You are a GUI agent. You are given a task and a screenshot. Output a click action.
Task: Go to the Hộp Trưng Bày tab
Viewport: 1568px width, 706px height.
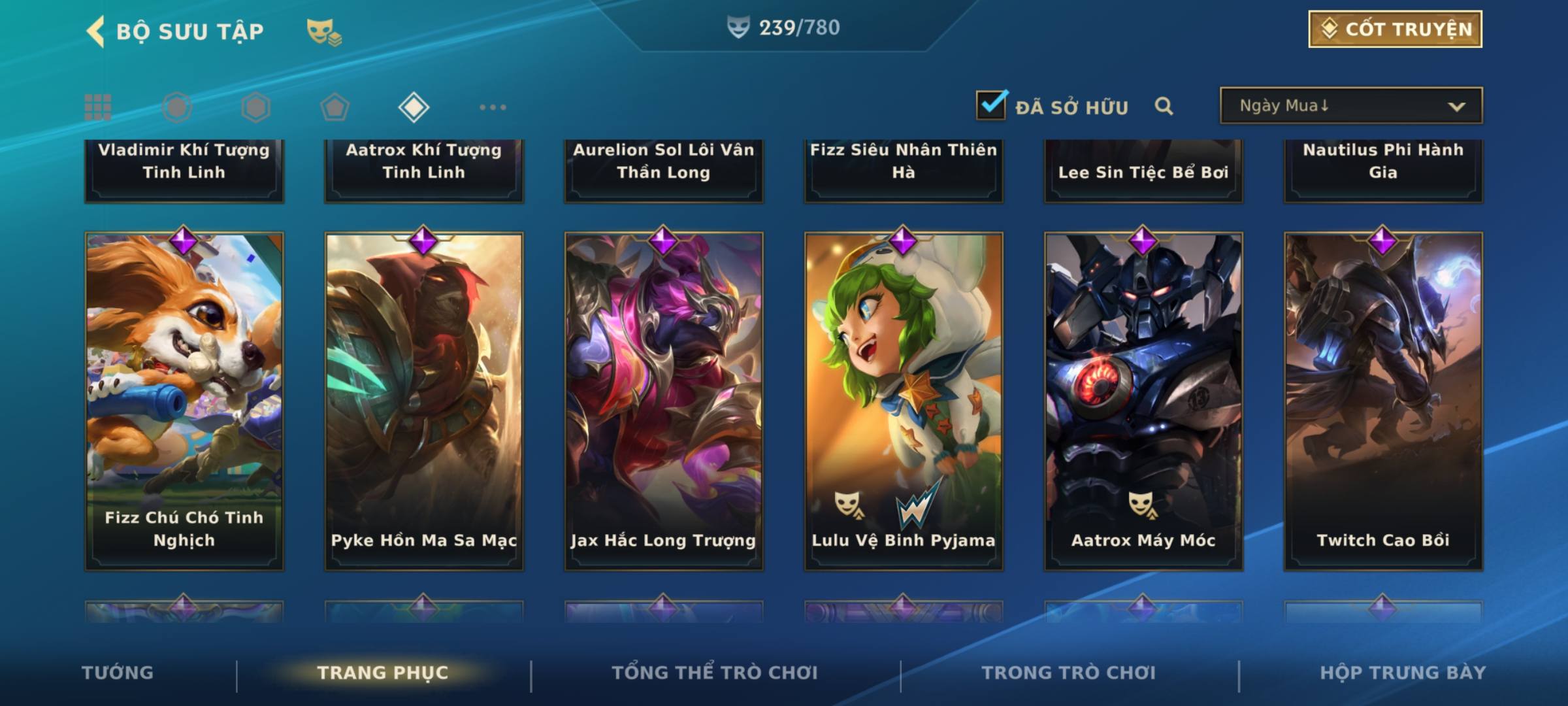(x=1403, y=673)
